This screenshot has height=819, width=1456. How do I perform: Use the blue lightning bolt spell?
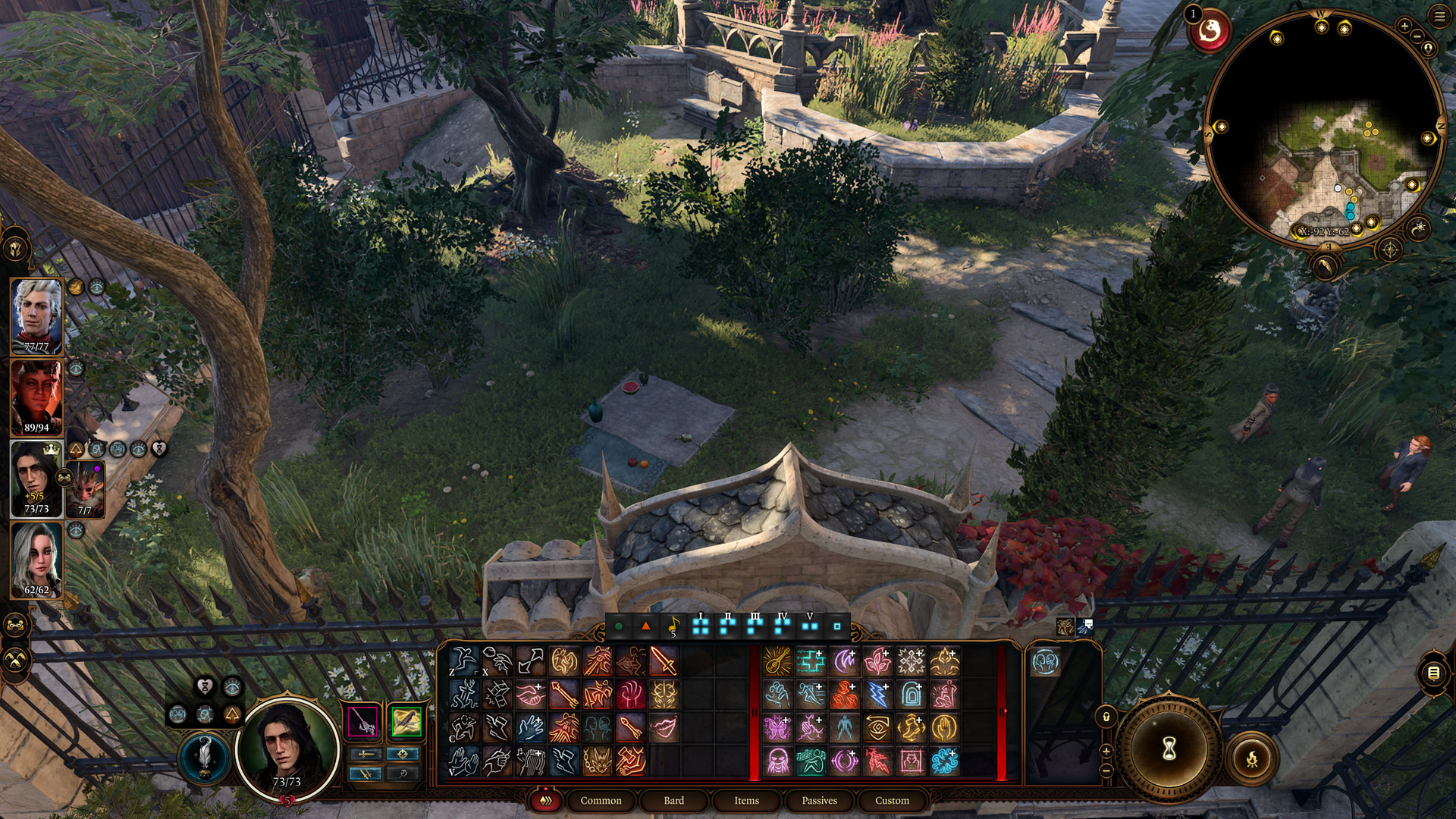(877, 695)
